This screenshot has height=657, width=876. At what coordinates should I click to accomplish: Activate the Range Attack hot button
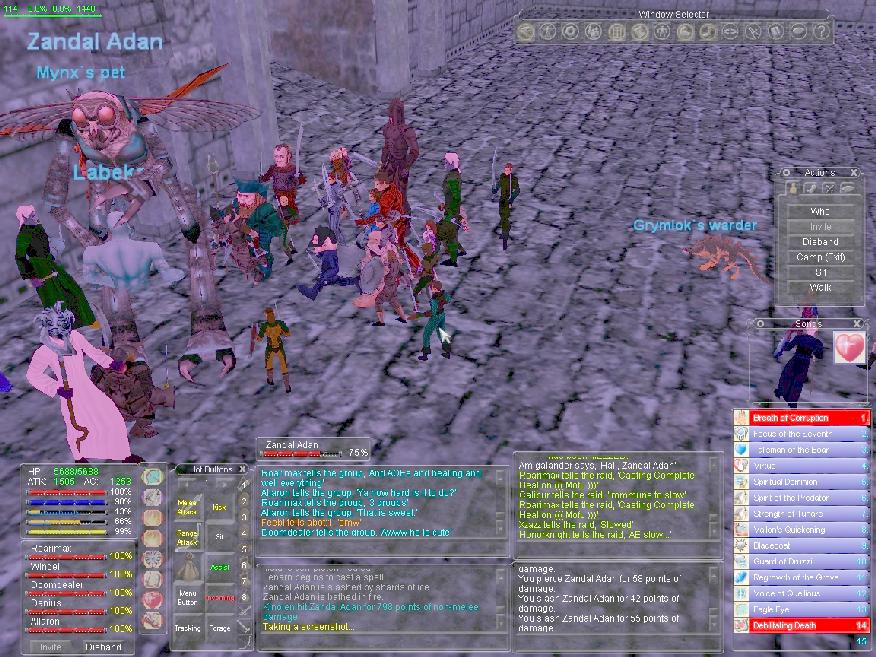tap(187, 540)
